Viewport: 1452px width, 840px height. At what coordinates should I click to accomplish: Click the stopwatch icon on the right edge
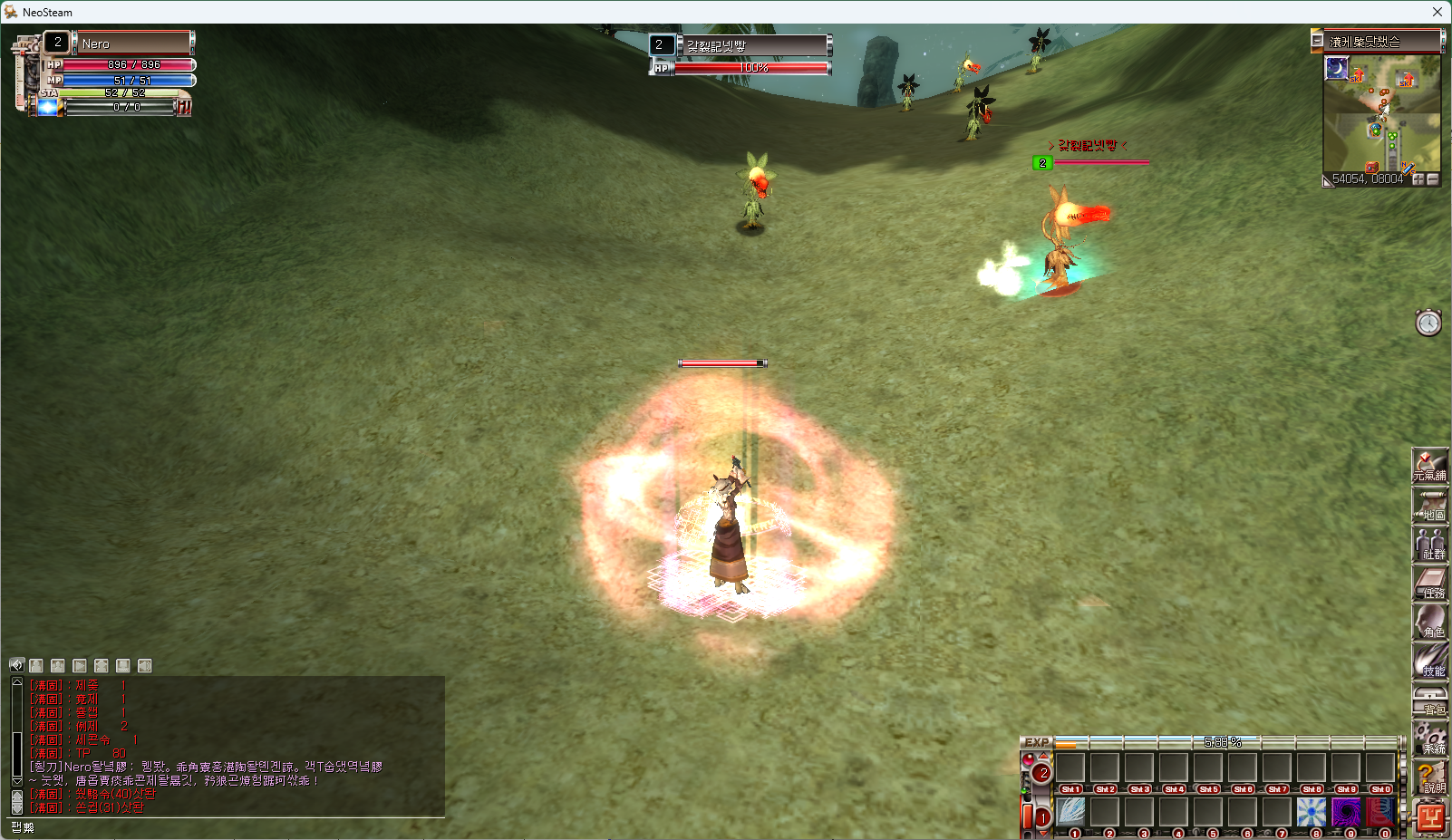pyautogui.click(x=1428, y=323)
